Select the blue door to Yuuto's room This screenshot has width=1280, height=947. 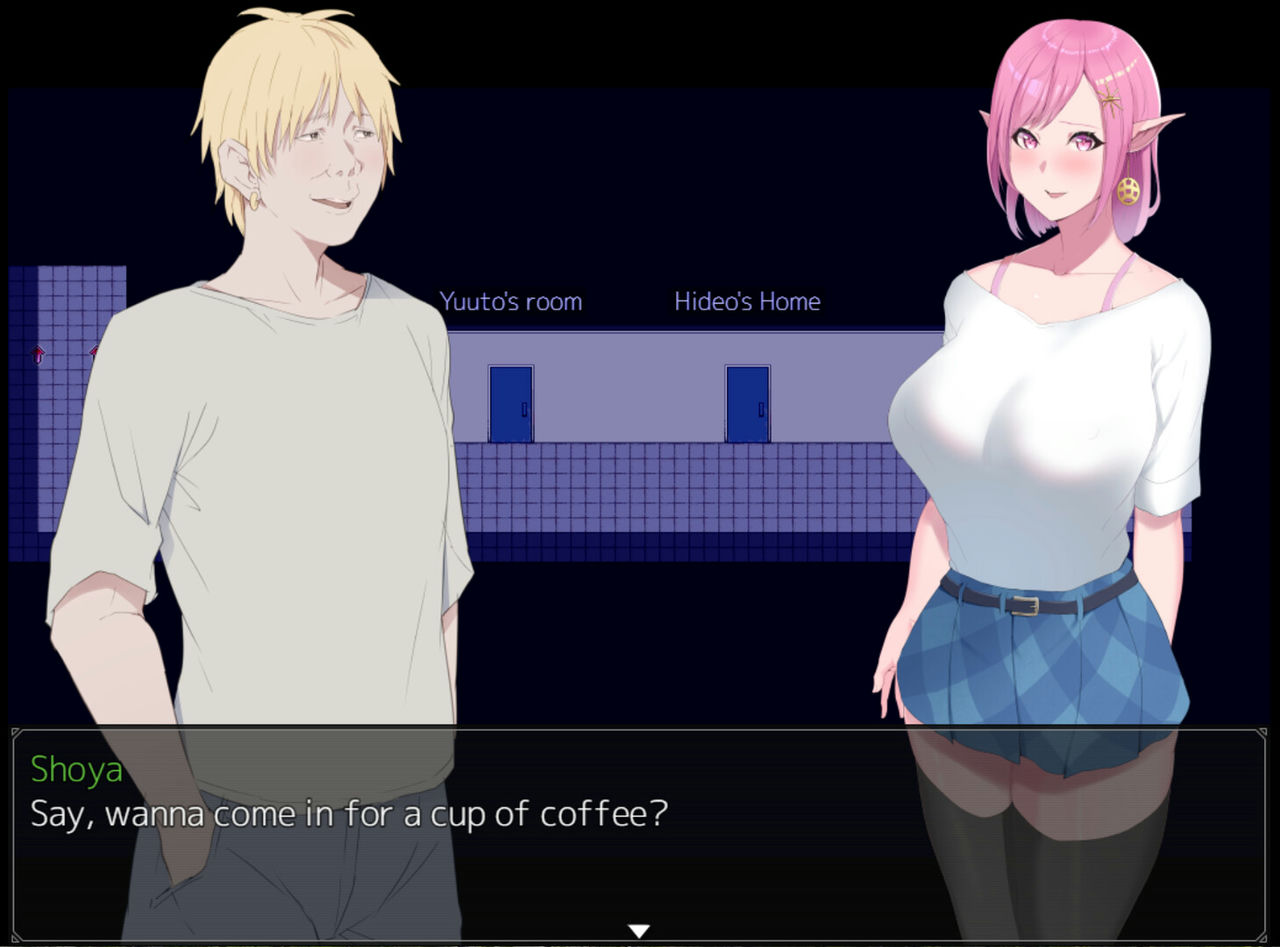510,405
